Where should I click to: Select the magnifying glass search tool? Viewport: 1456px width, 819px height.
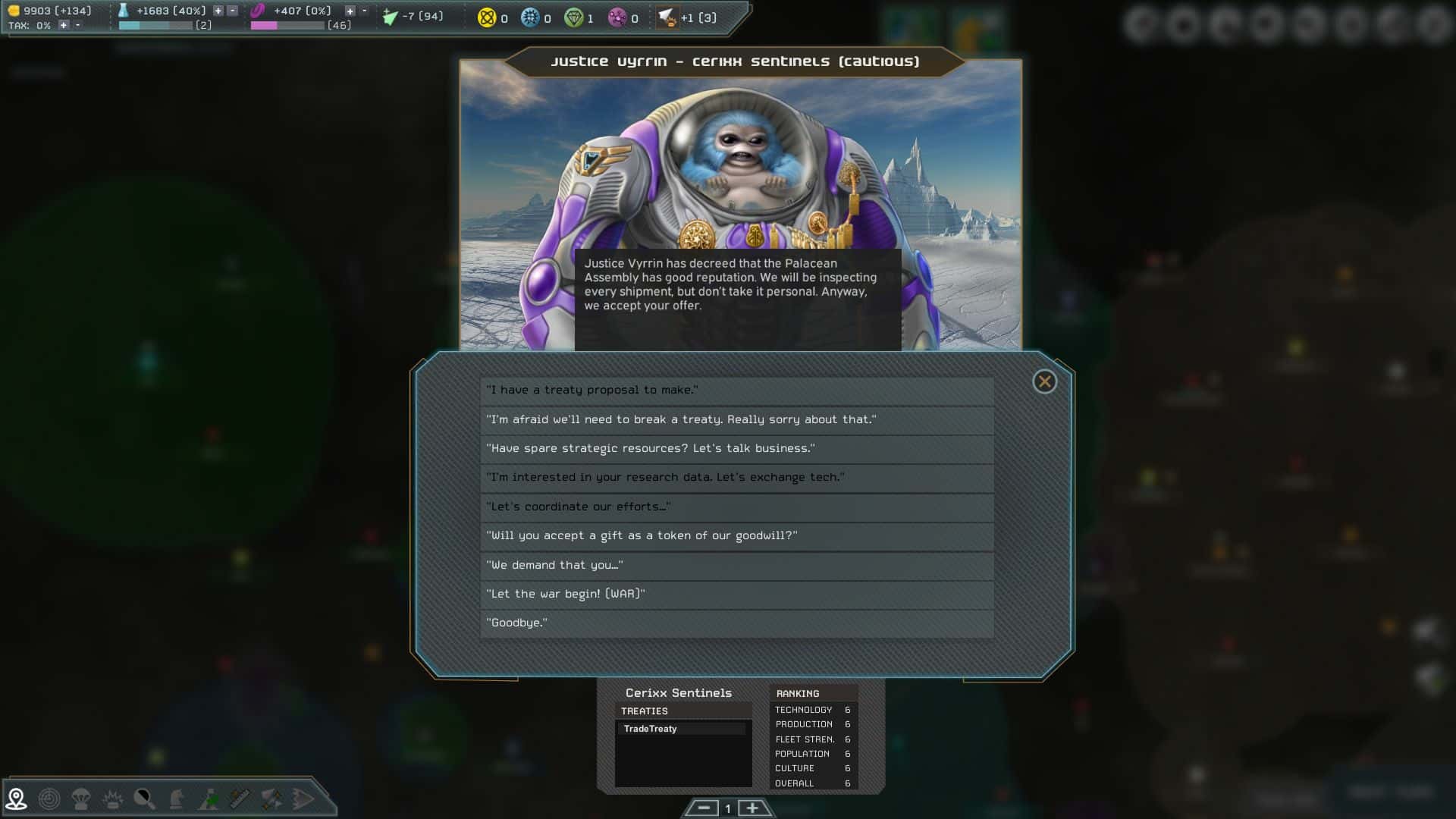(144, 798)
